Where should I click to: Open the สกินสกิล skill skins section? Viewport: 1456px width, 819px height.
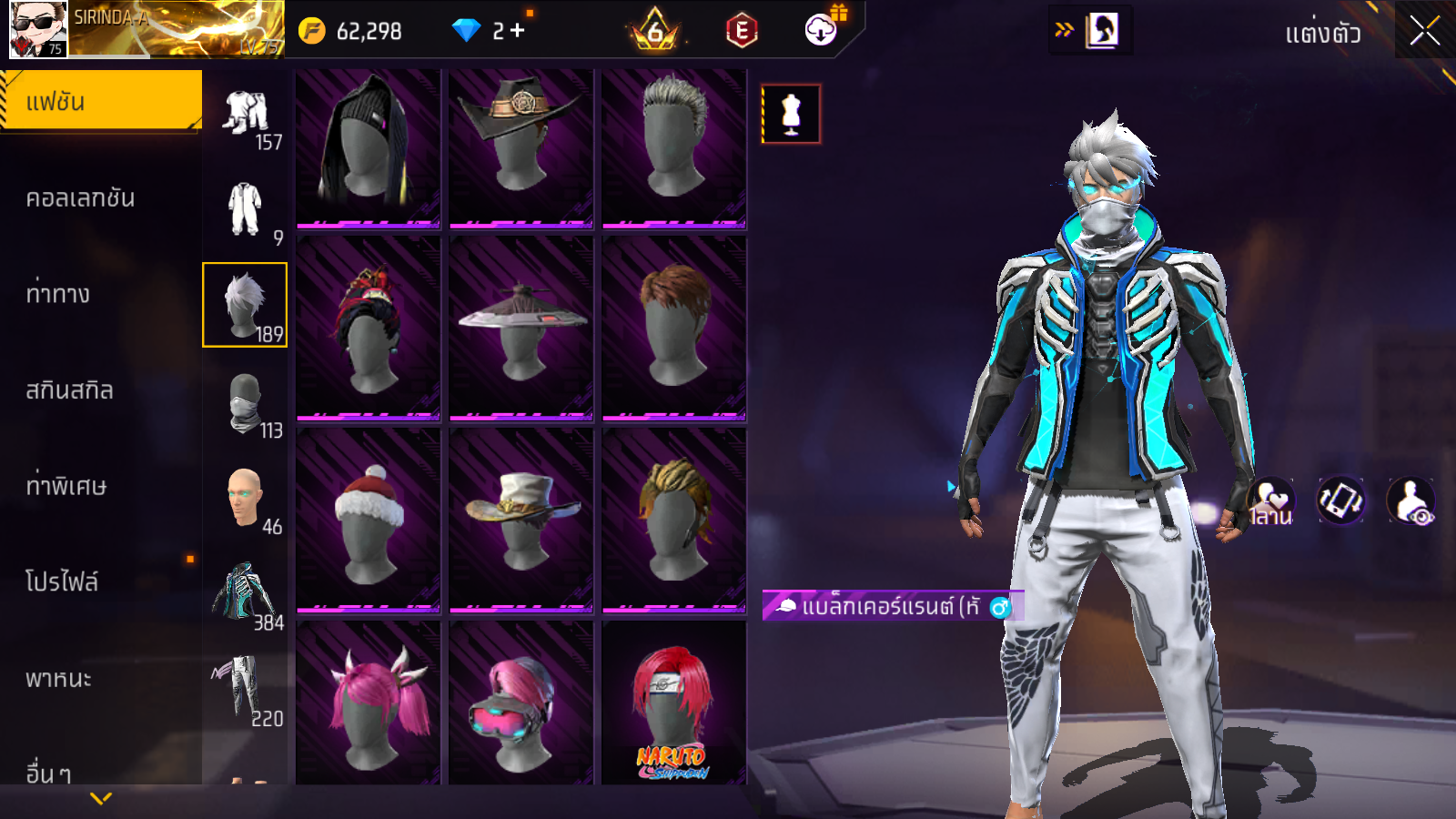(70, 390)
